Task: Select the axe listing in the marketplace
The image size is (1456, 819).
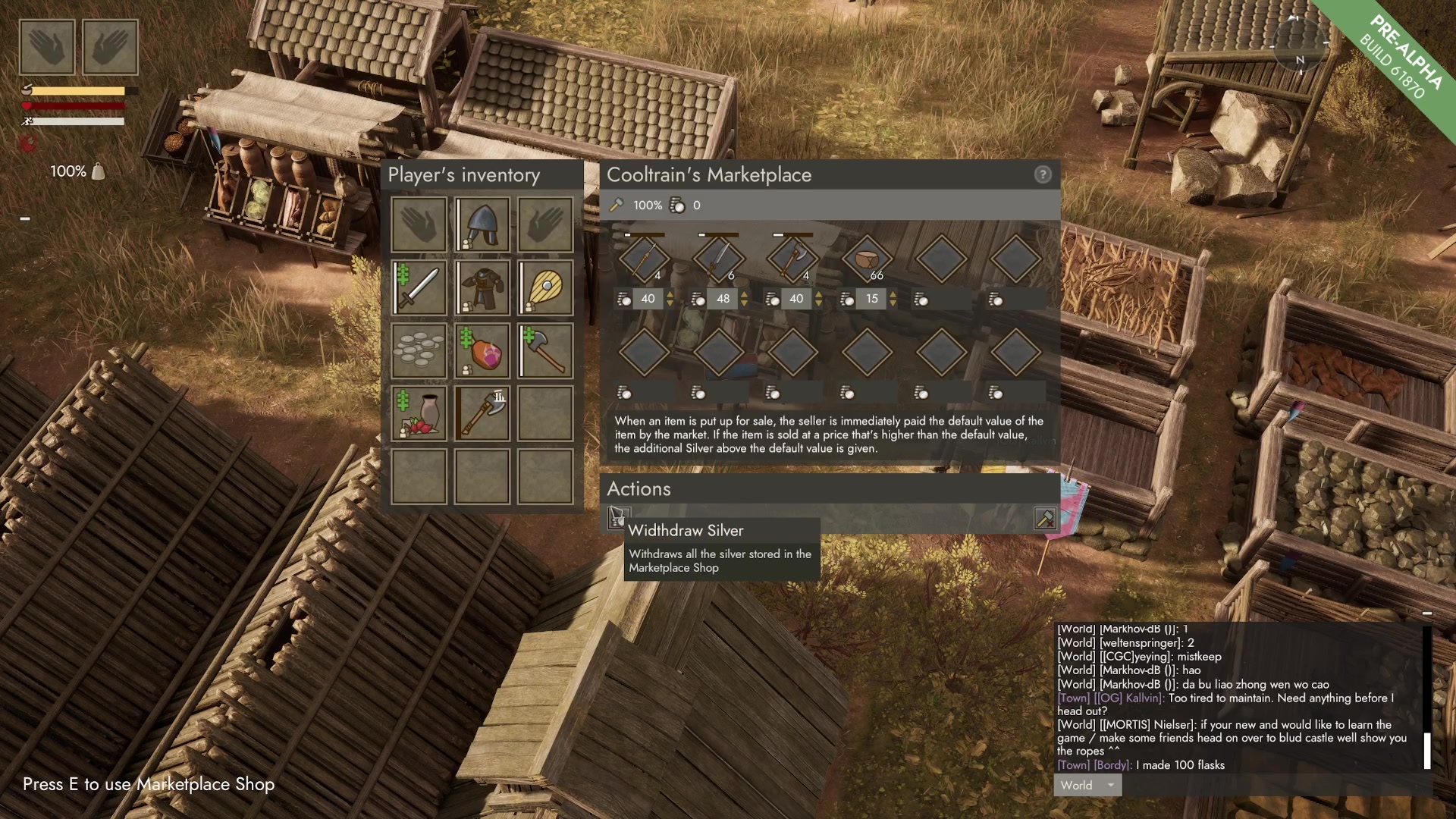Action: 792,259
